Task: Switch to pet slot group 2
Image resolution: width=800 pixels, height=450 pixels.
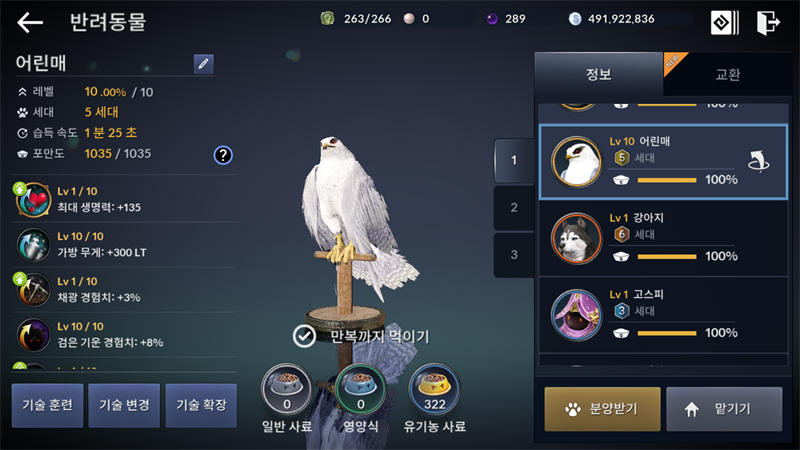Action: (514, 208)
